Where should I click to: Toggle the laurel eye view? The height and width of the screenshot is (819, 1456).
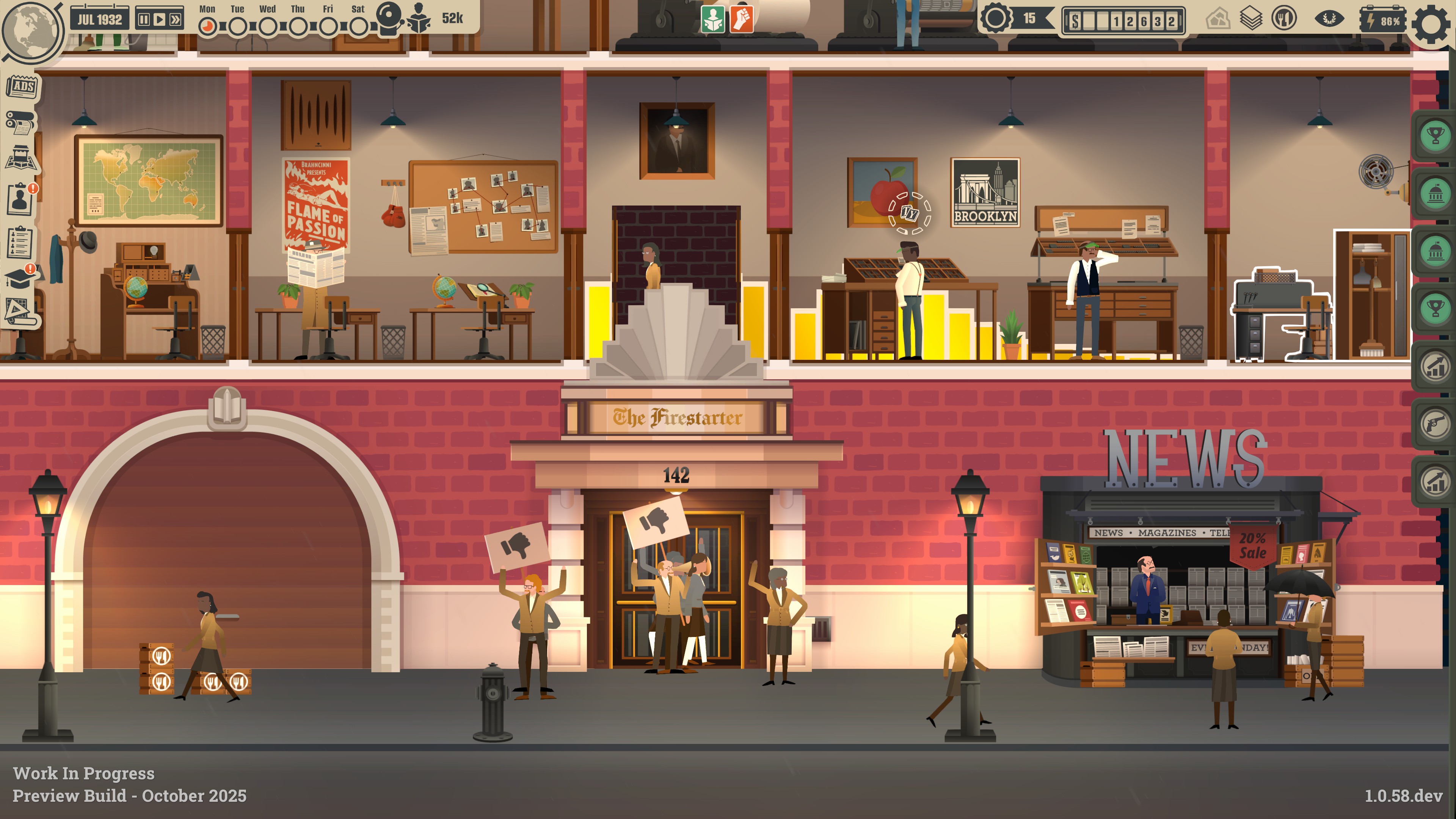point(1329,19)
